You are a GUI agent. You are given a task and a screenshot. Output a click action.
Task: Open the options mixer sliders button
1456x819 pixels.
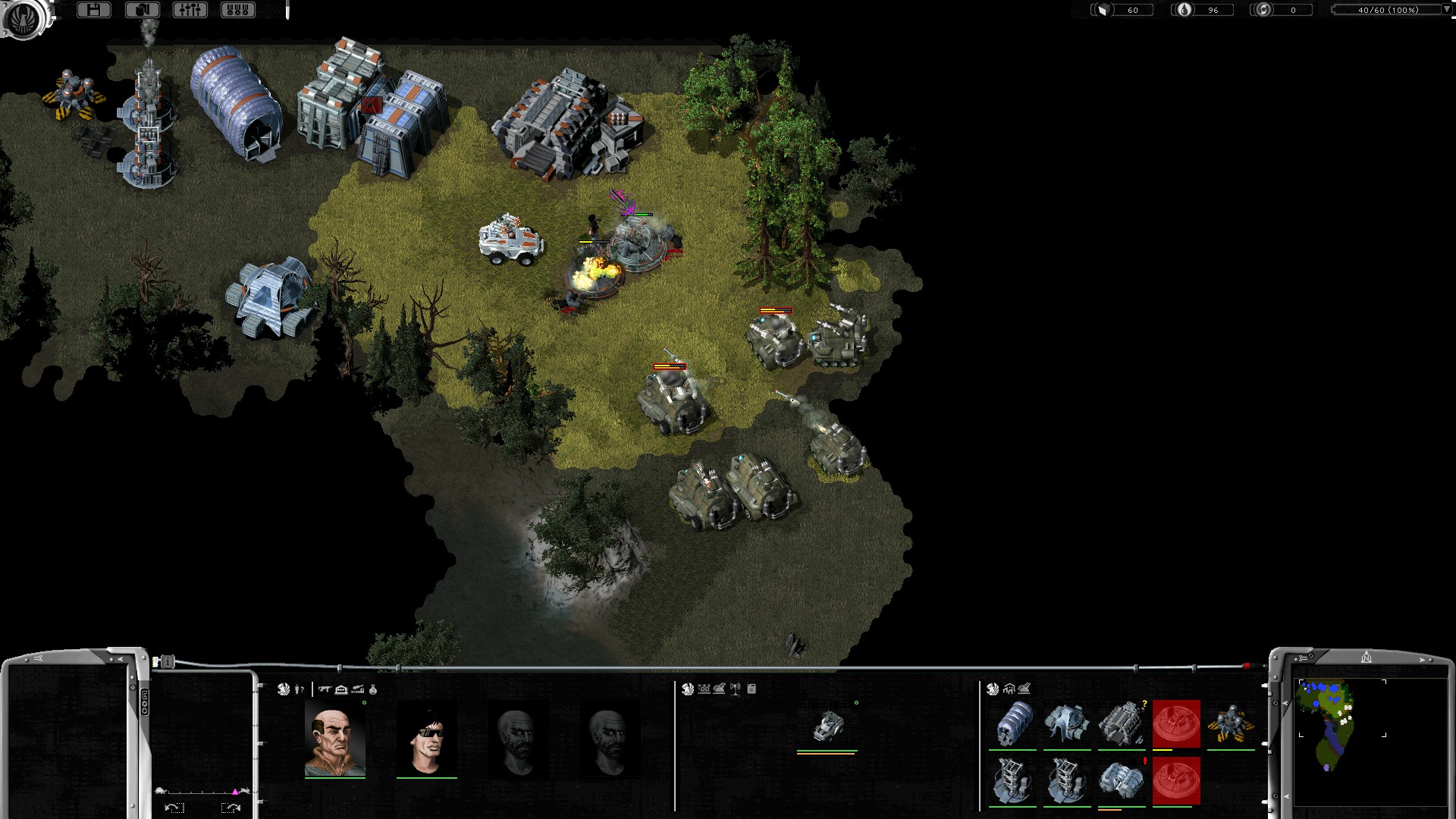190,10
